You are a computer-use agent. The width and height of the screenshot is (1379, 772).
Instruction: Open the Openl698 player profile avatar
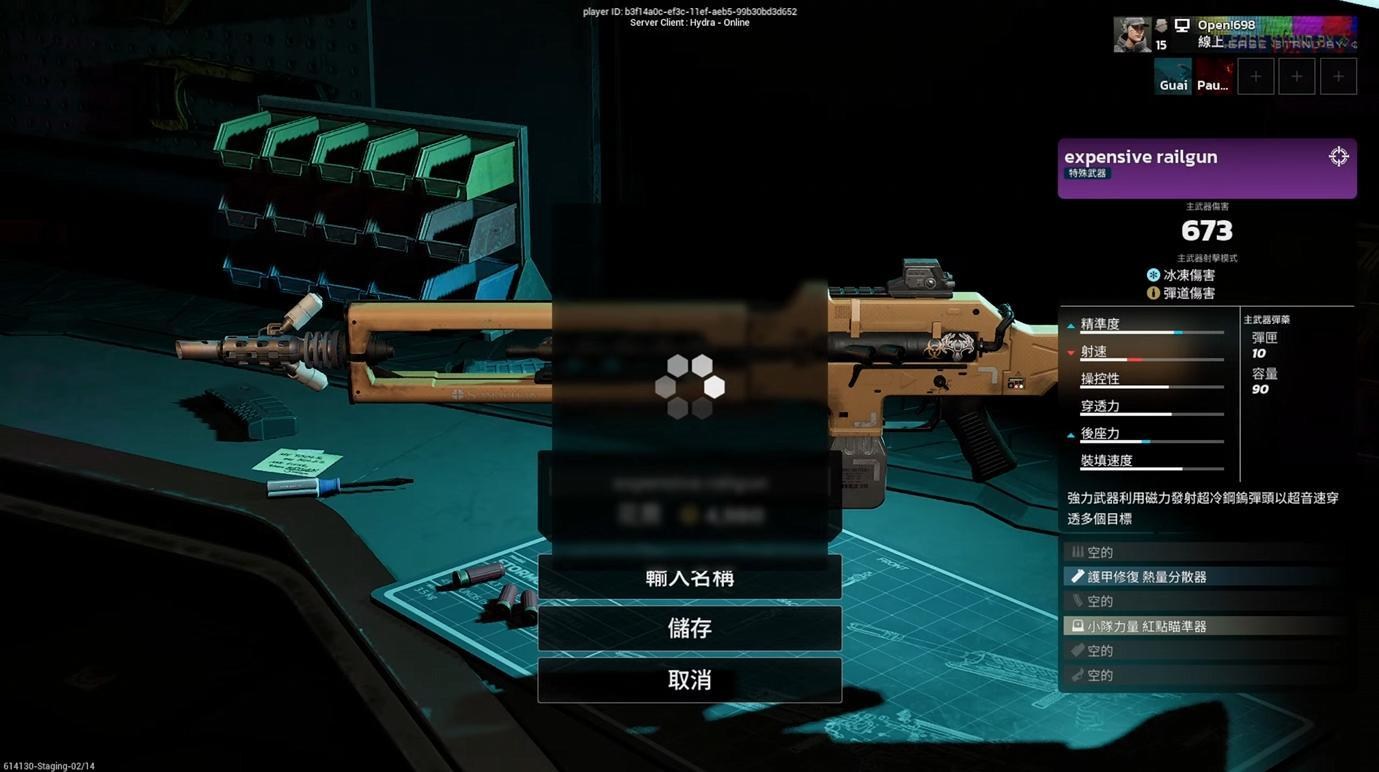(1132, 35)
